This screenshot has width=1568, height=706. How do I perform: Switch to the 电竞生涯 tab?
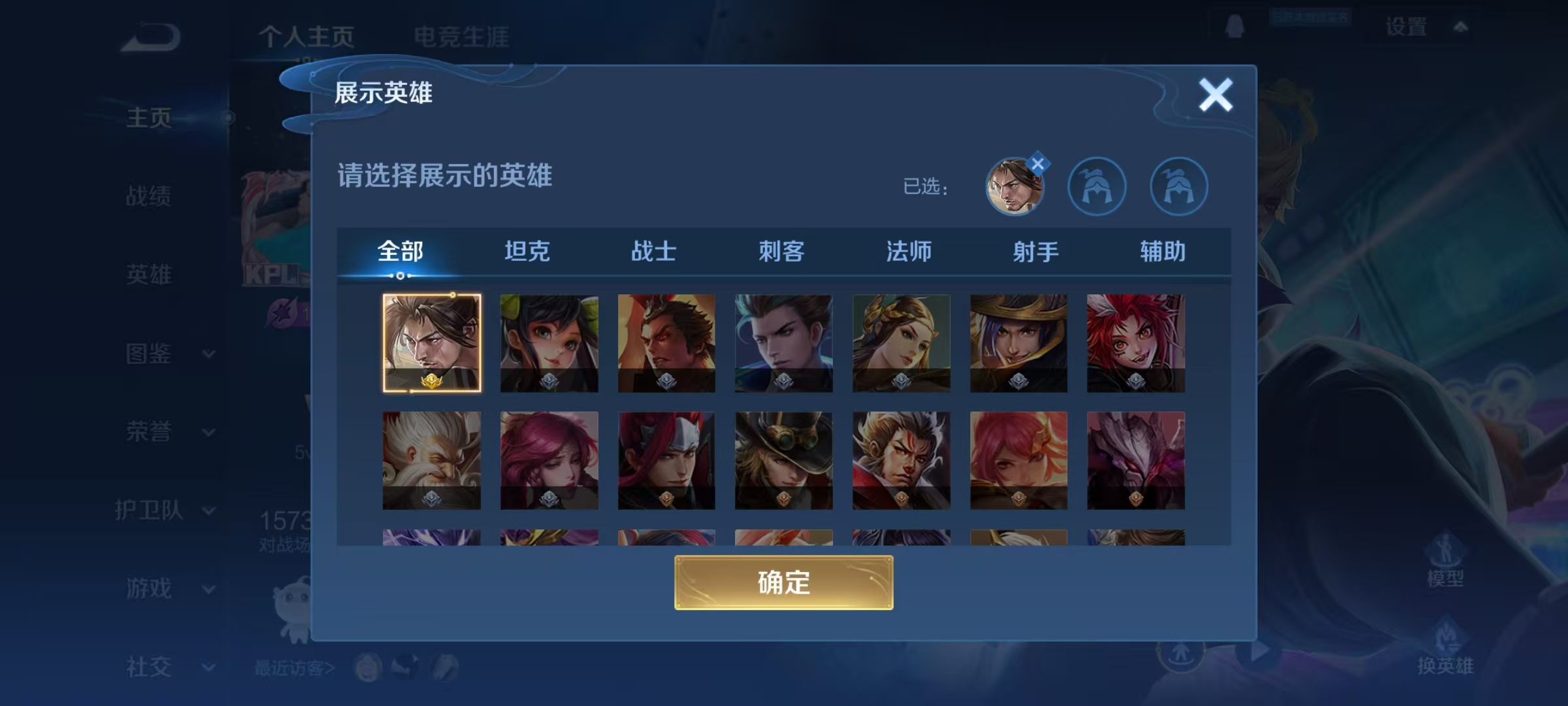462,36
